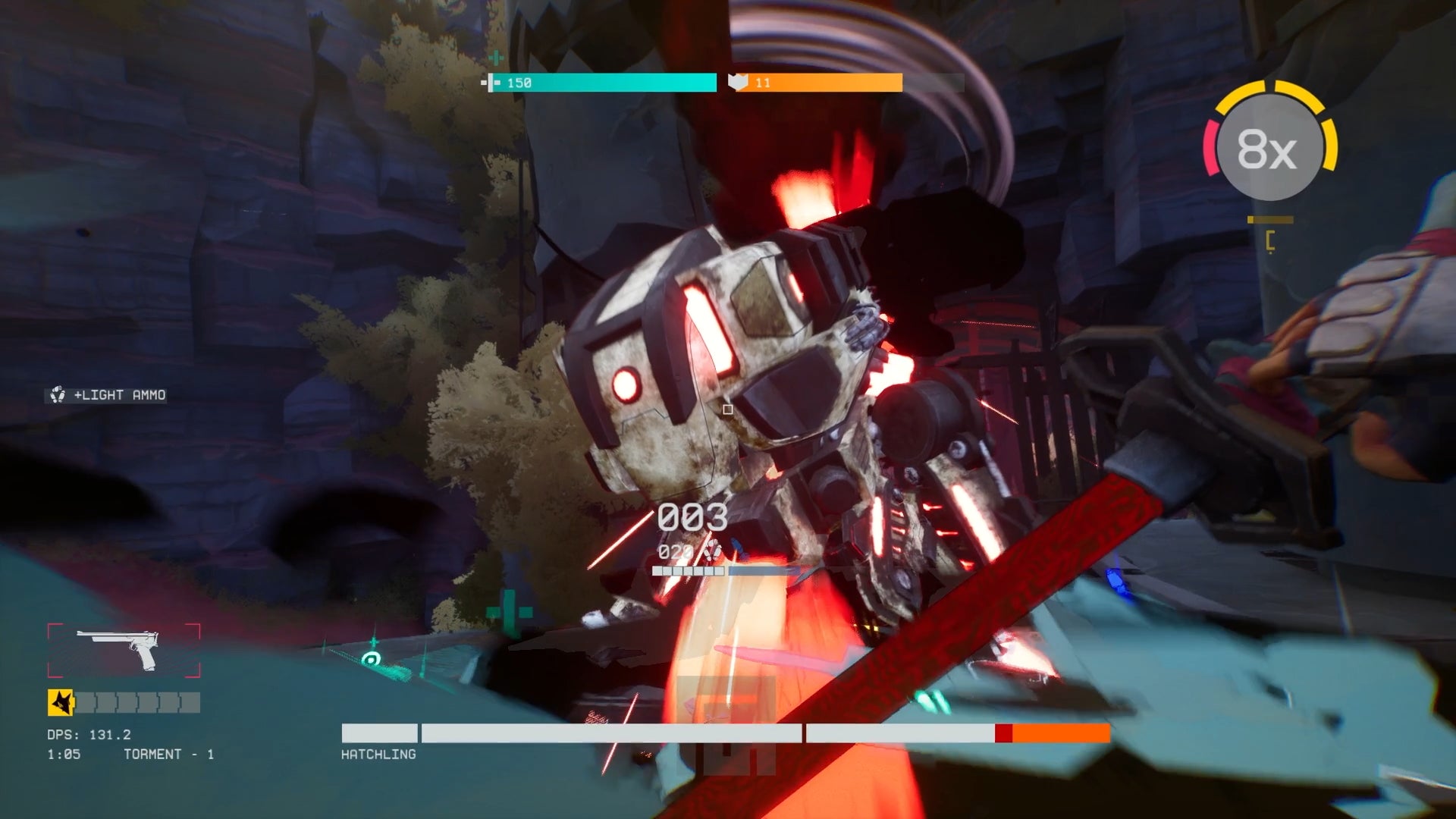Click the Light Ammo pickup notification icon
The width and height of the screenshot is (1456, 819).
[58, 395]
